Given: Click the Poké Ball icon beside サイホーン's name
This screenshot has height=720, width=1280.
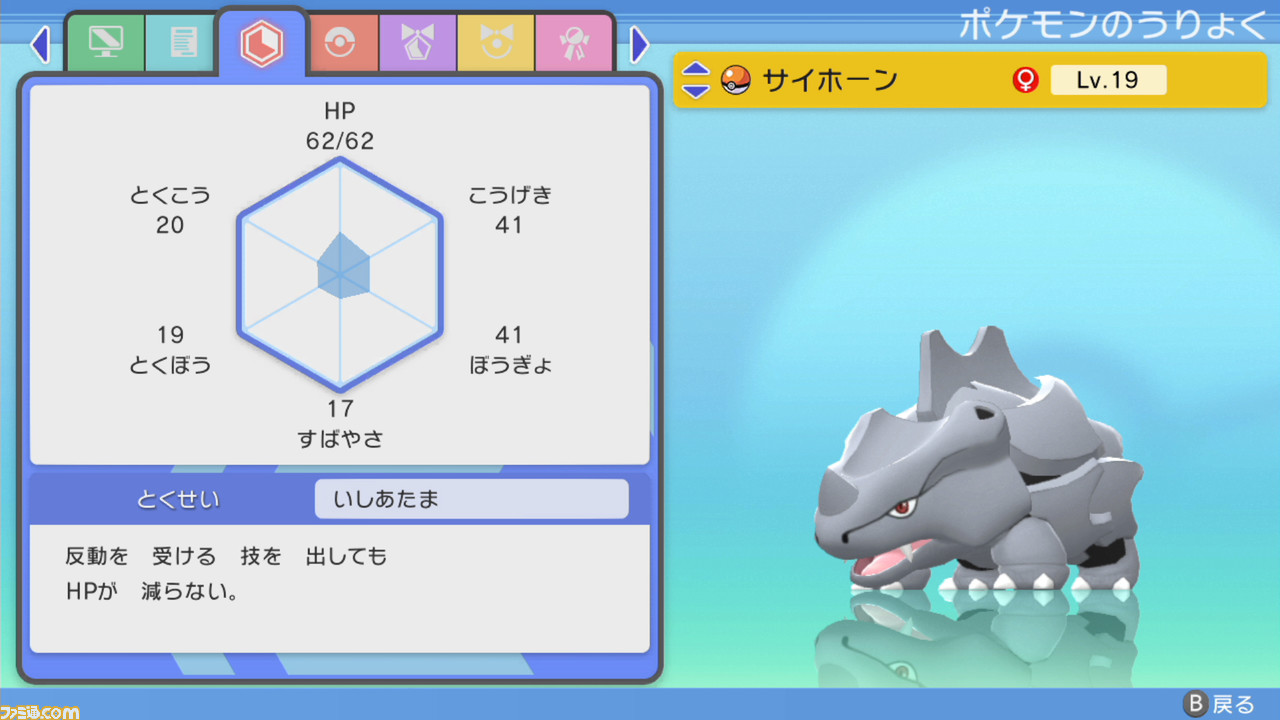Looking at the screenshot, I should (736, 79).
